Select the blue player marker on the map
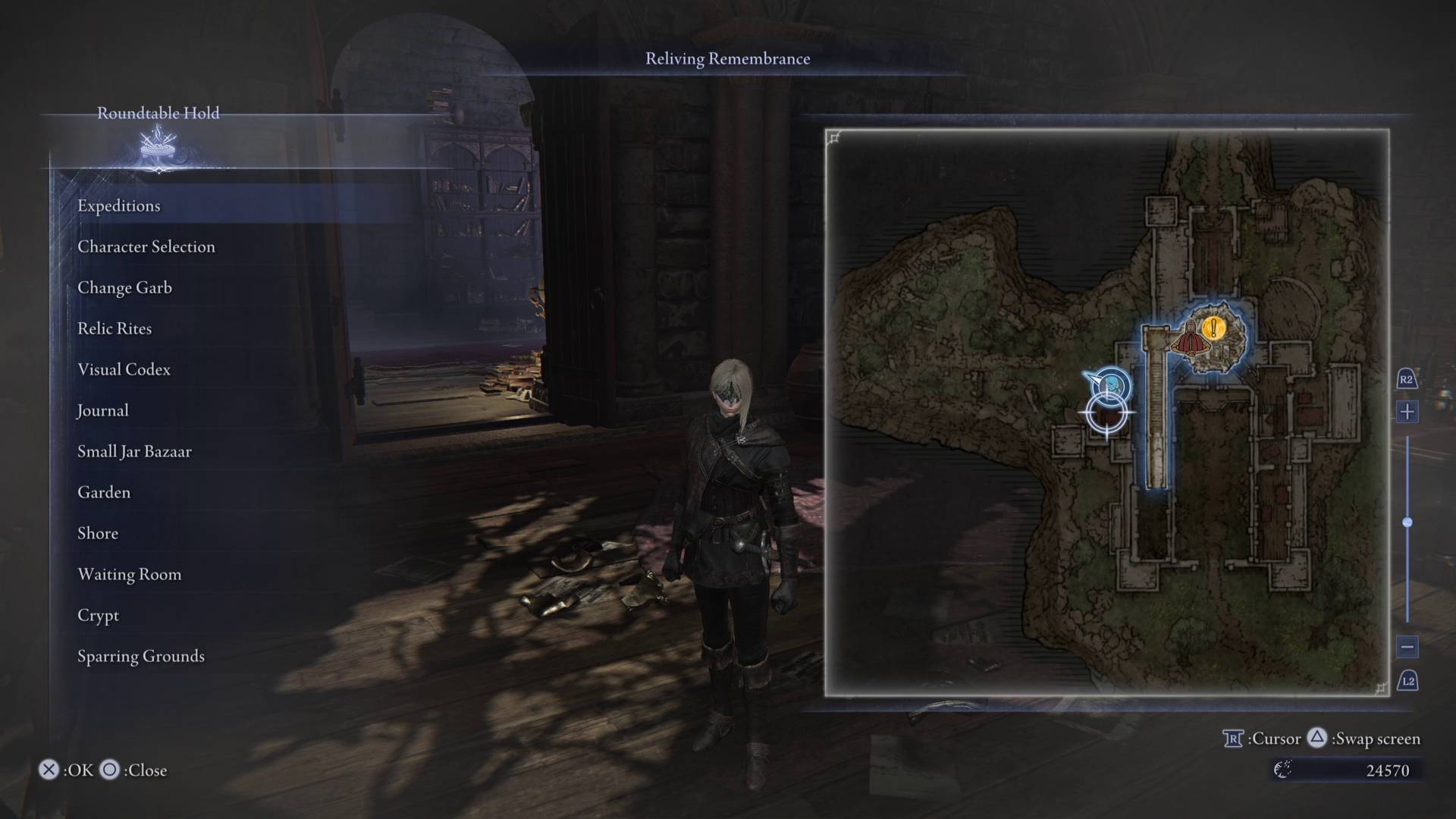Screen dimensions: 1456x819 click(1112, 385)
